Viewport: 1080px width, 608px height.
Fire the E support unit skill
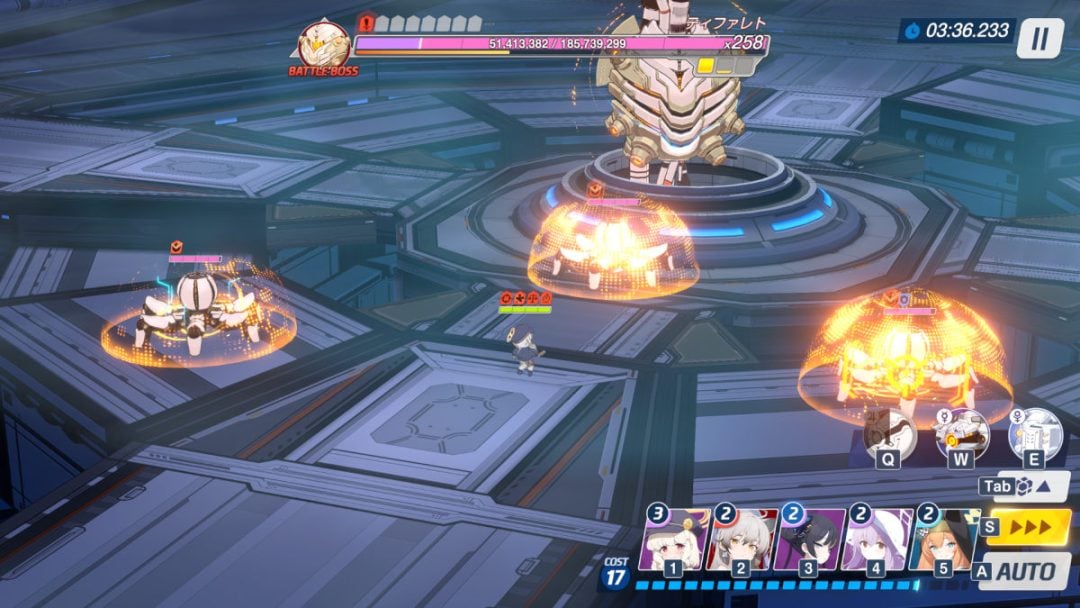coord(1034,433)
